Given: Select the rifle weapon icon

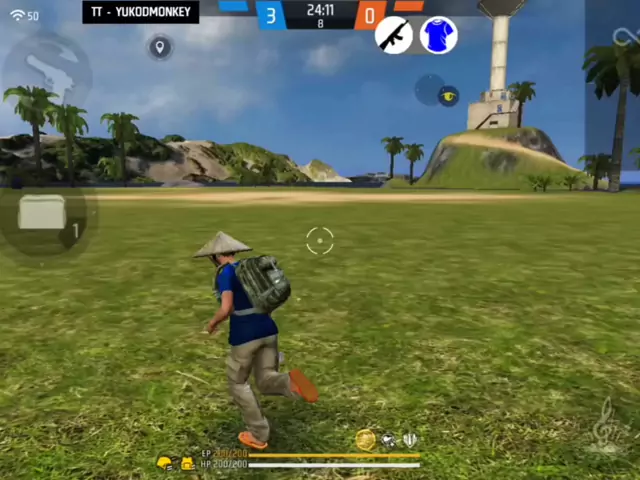Looking at the screenshot, I should (x=393, y=35).
